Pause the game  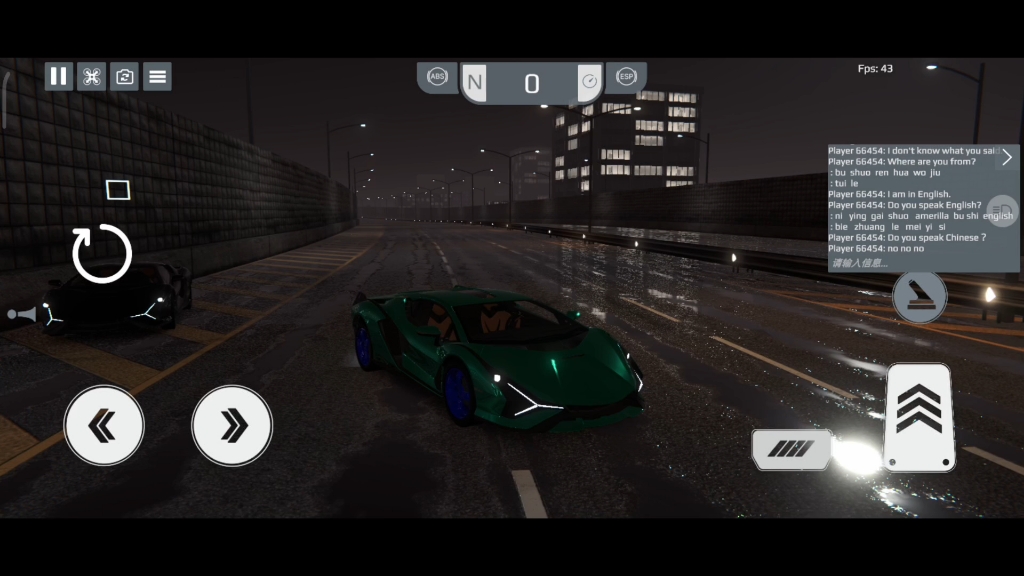coord(59,76)
